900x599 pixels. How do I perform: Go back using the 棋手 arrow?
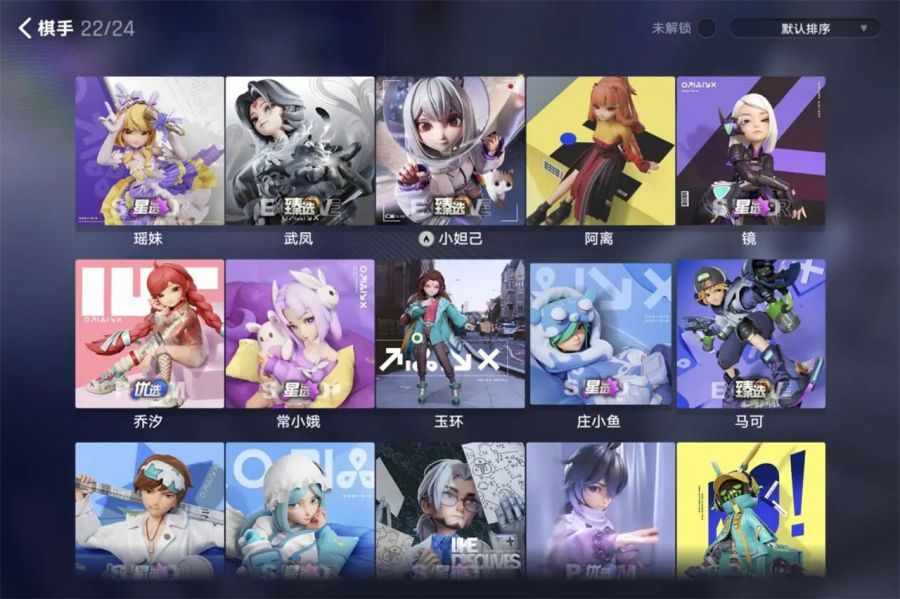tap(26, 28)
